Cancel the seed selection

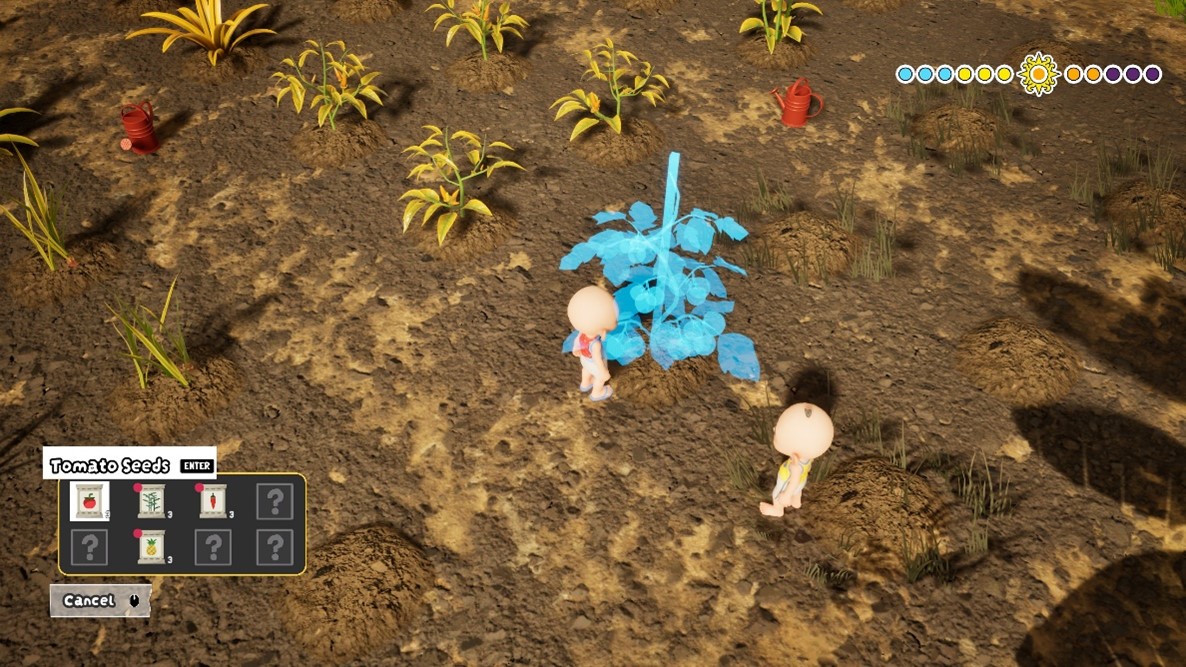(100, 600)
